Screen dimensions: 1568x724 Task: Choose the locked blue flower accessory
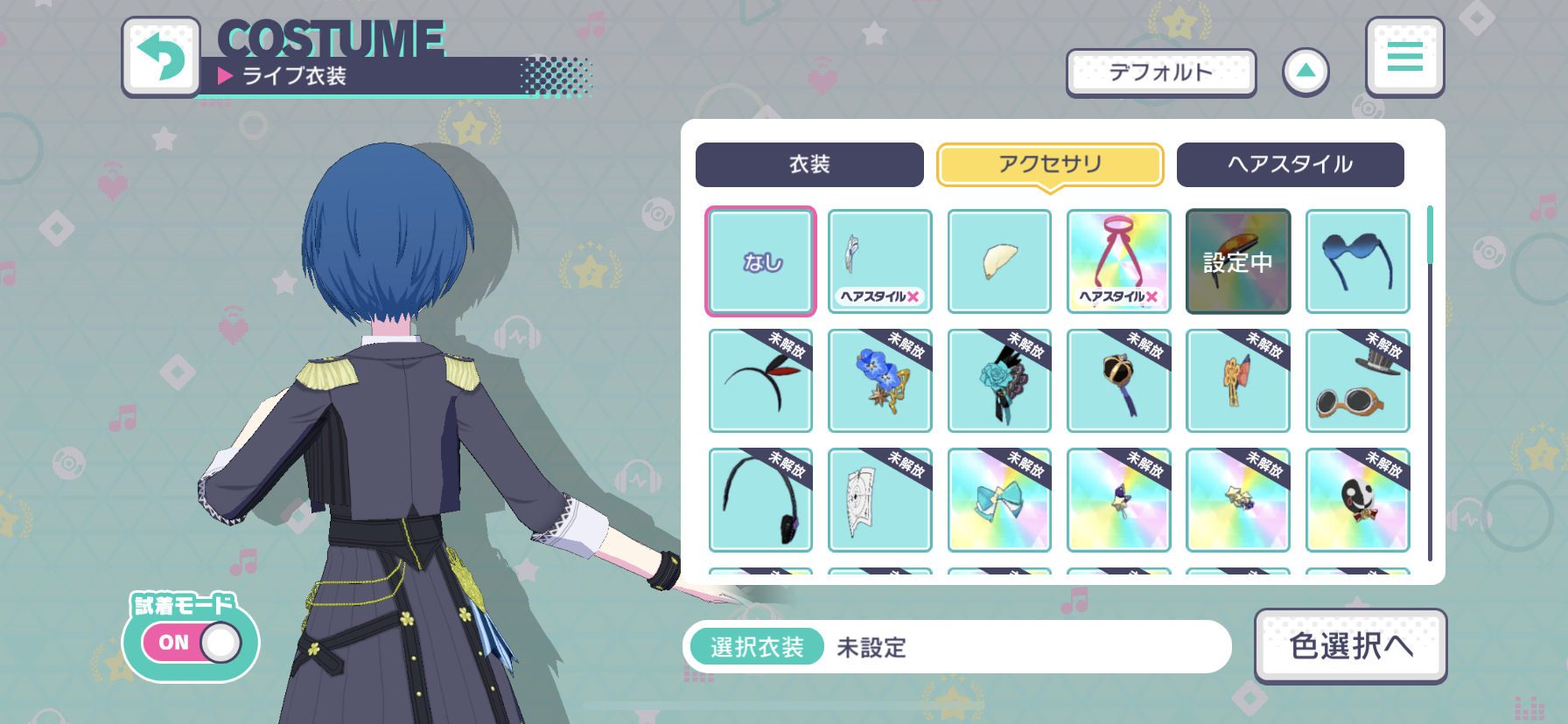pos(879,381)
